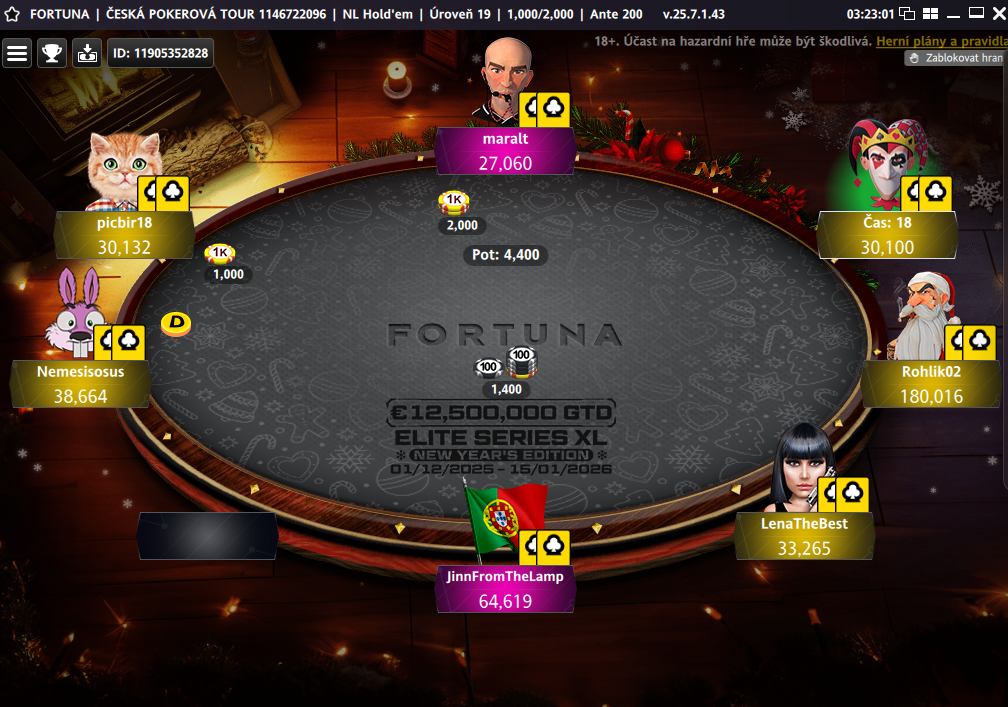Viewport: 1008px width, 707px height.
Task: Open the hamburger main menu
Action: click(17, 53)
